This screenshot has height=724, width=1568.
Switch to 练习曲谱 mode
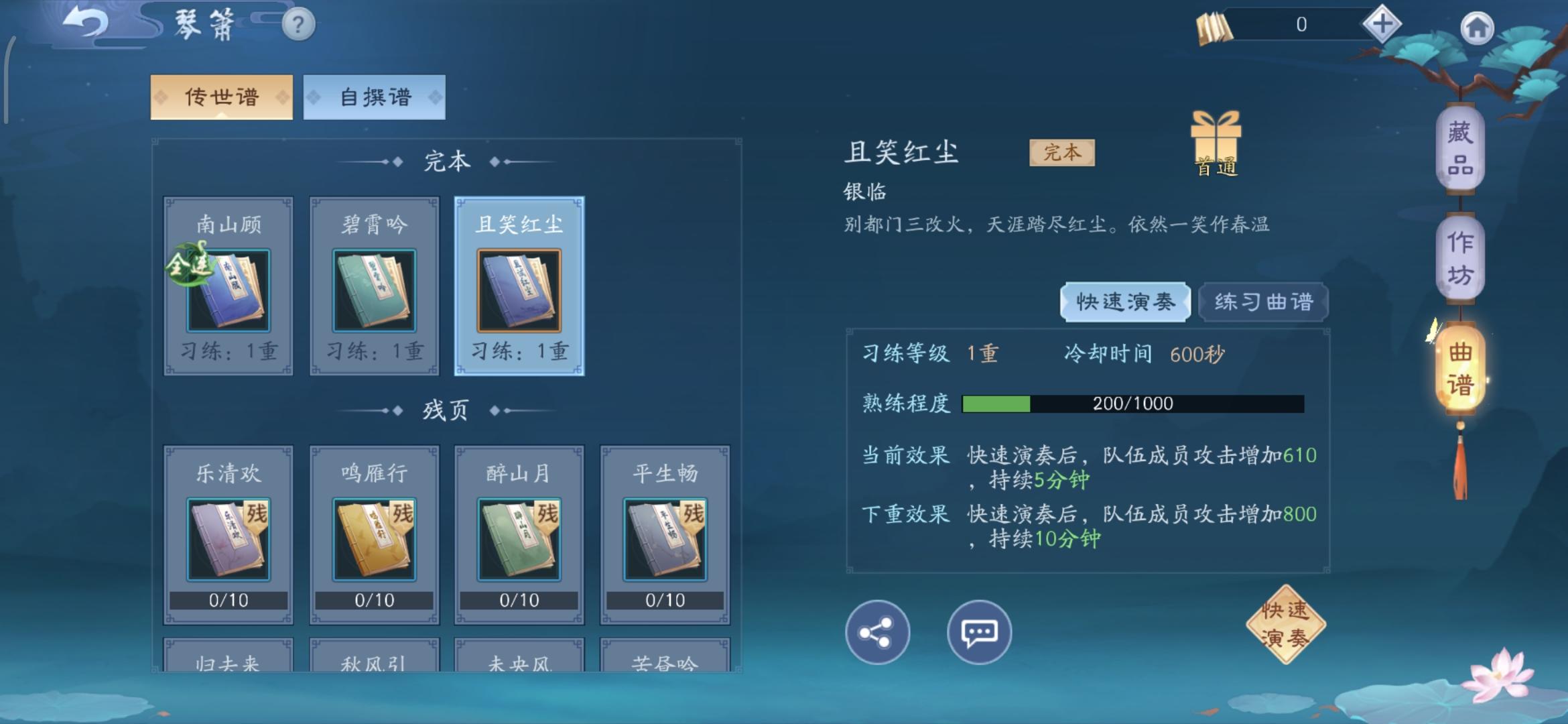[1262, 302]
